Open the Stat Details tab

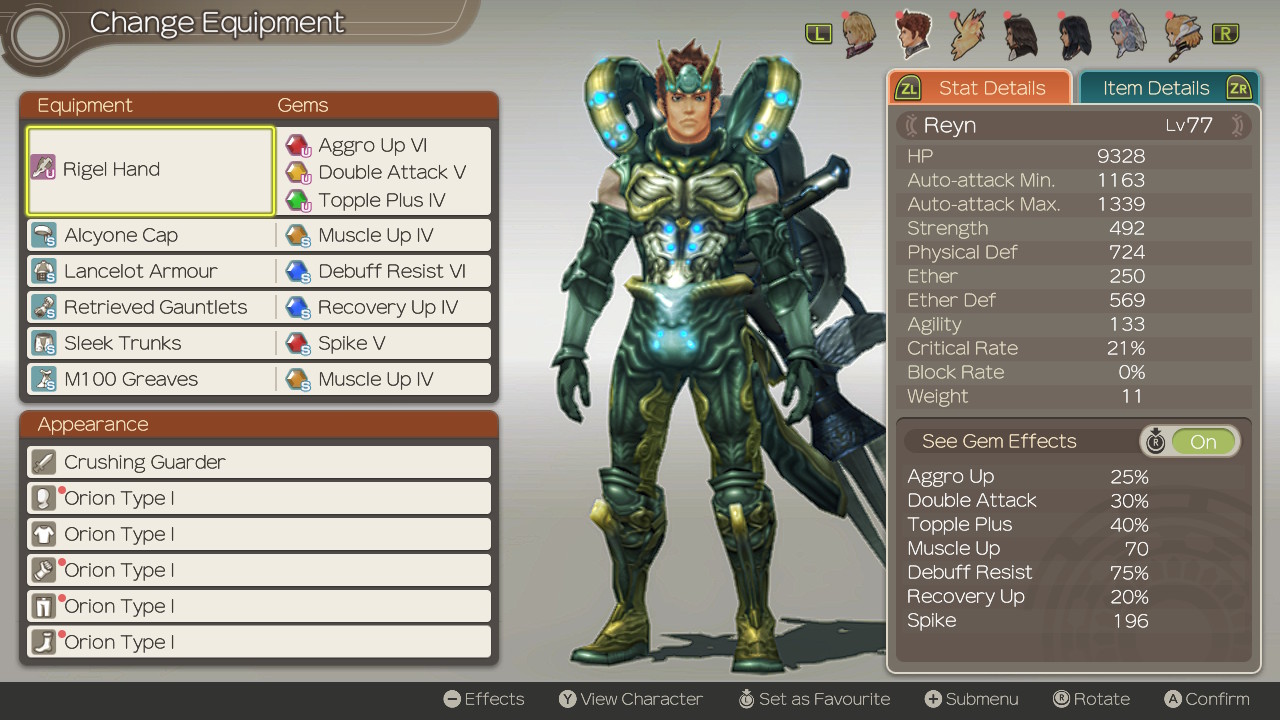pyautogui.click(x=991, y=88)
